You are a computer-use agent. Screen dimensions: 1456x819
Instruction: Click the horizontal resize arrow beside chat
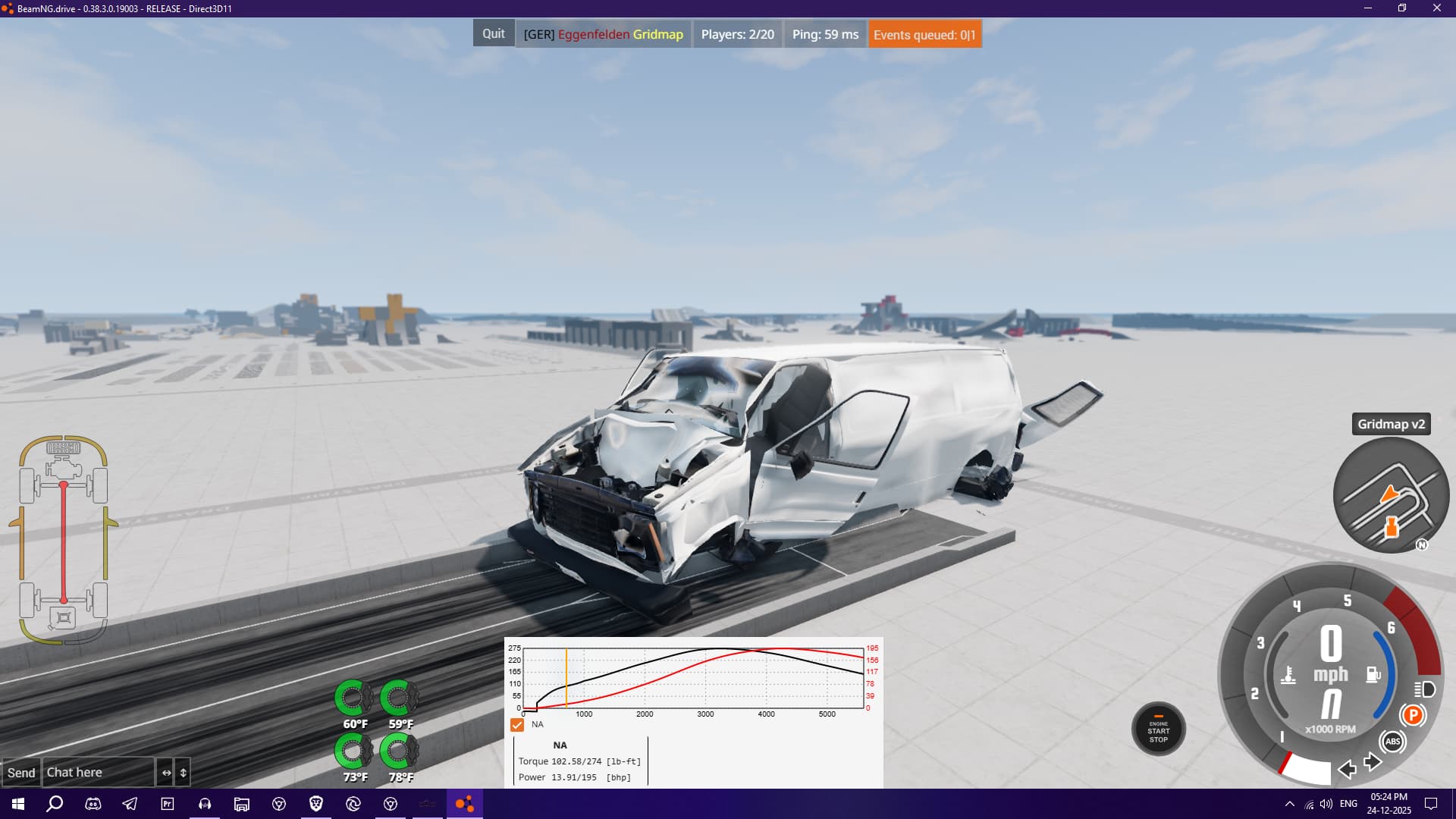(x=166, y=773)
